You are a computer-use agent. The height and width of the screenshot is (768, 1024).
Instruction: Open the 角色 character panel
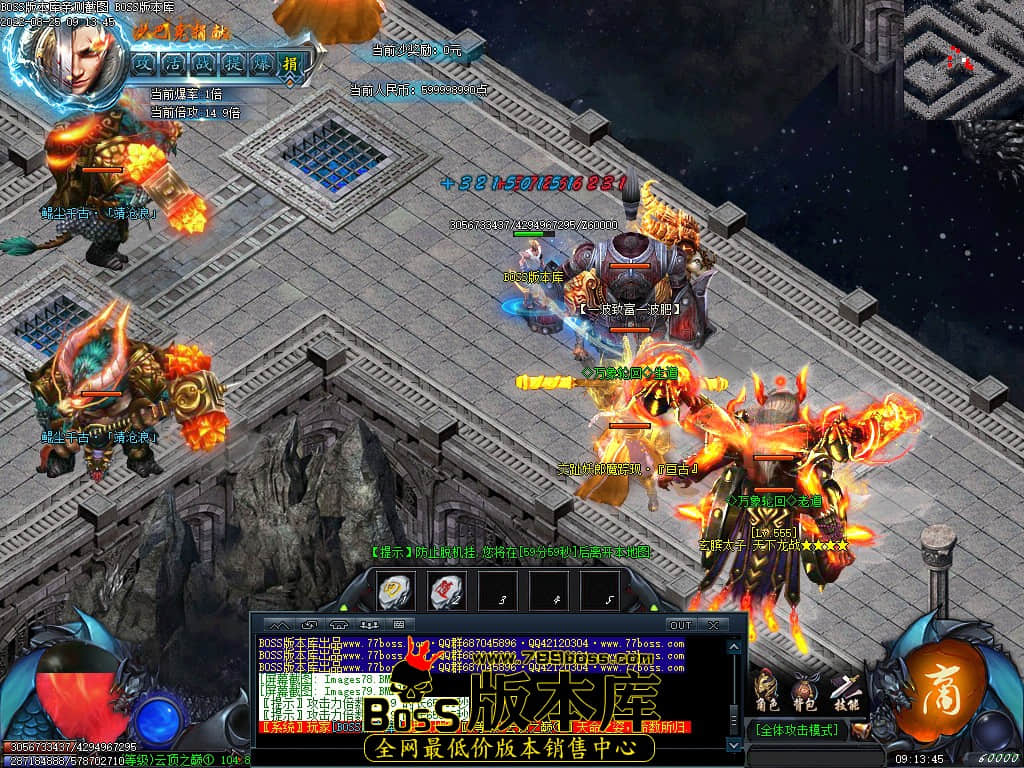point(767,688)
